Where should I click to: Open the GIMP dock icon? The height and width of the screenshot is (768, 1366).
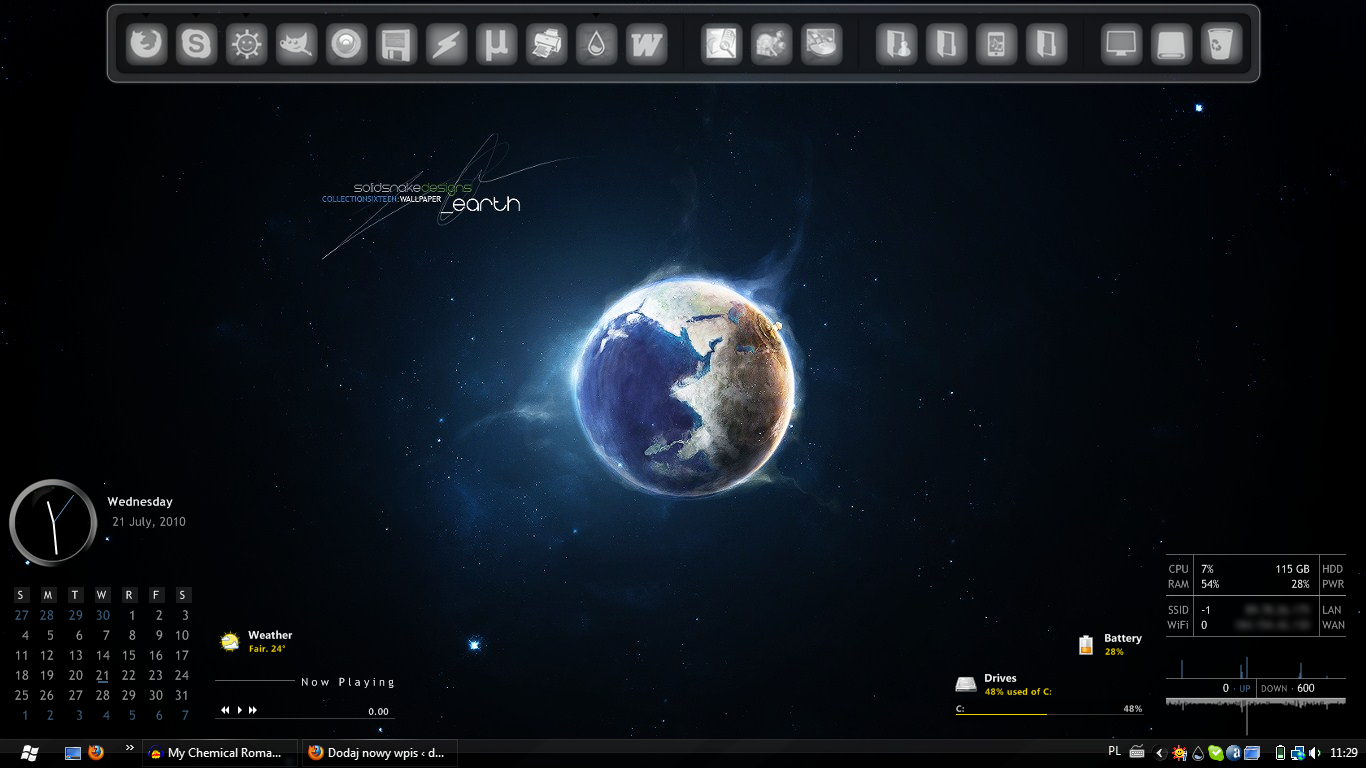[x=297, y=45]
